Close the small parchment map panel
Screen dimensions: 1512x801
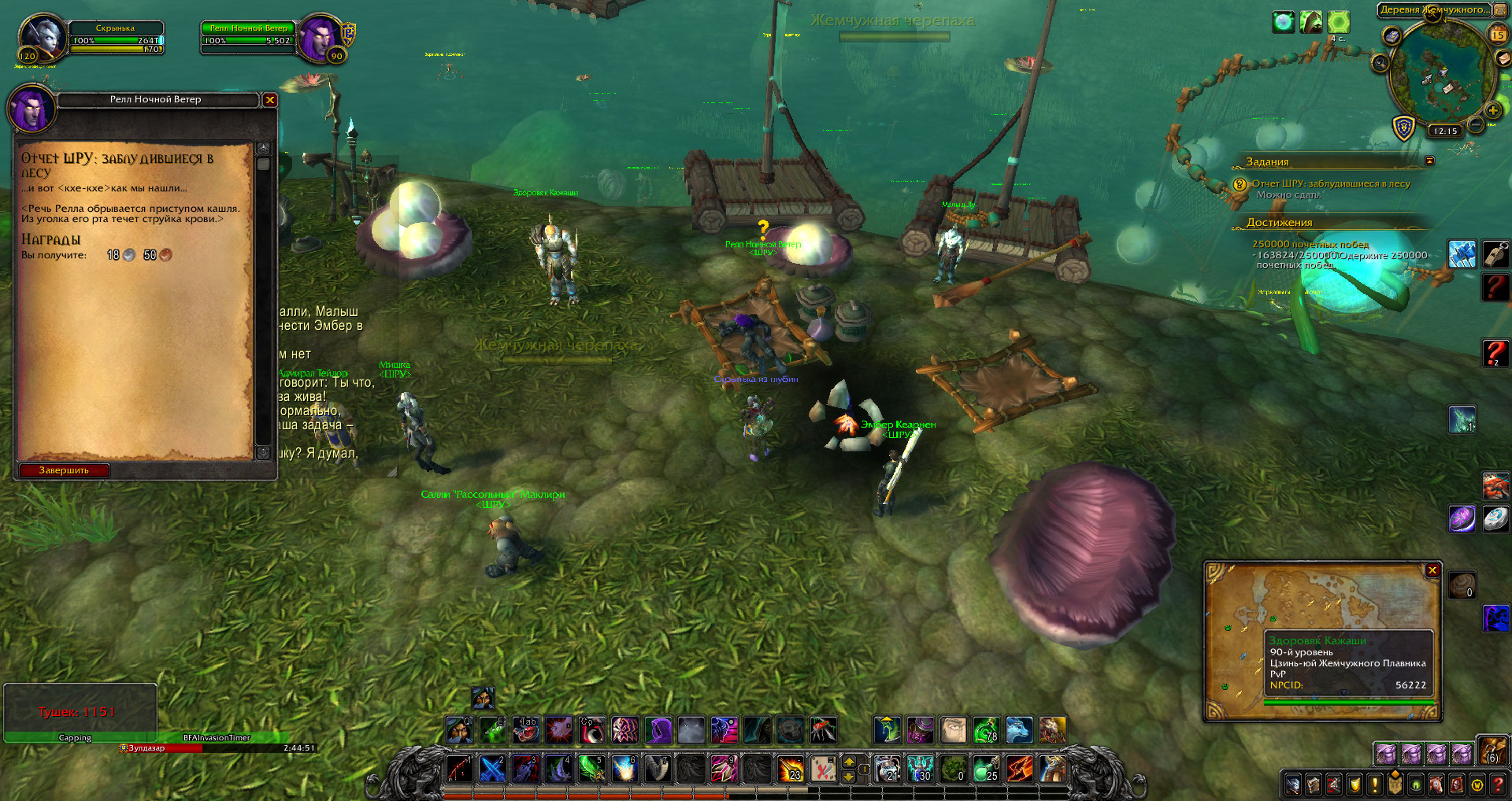[x=1432, y=570]
